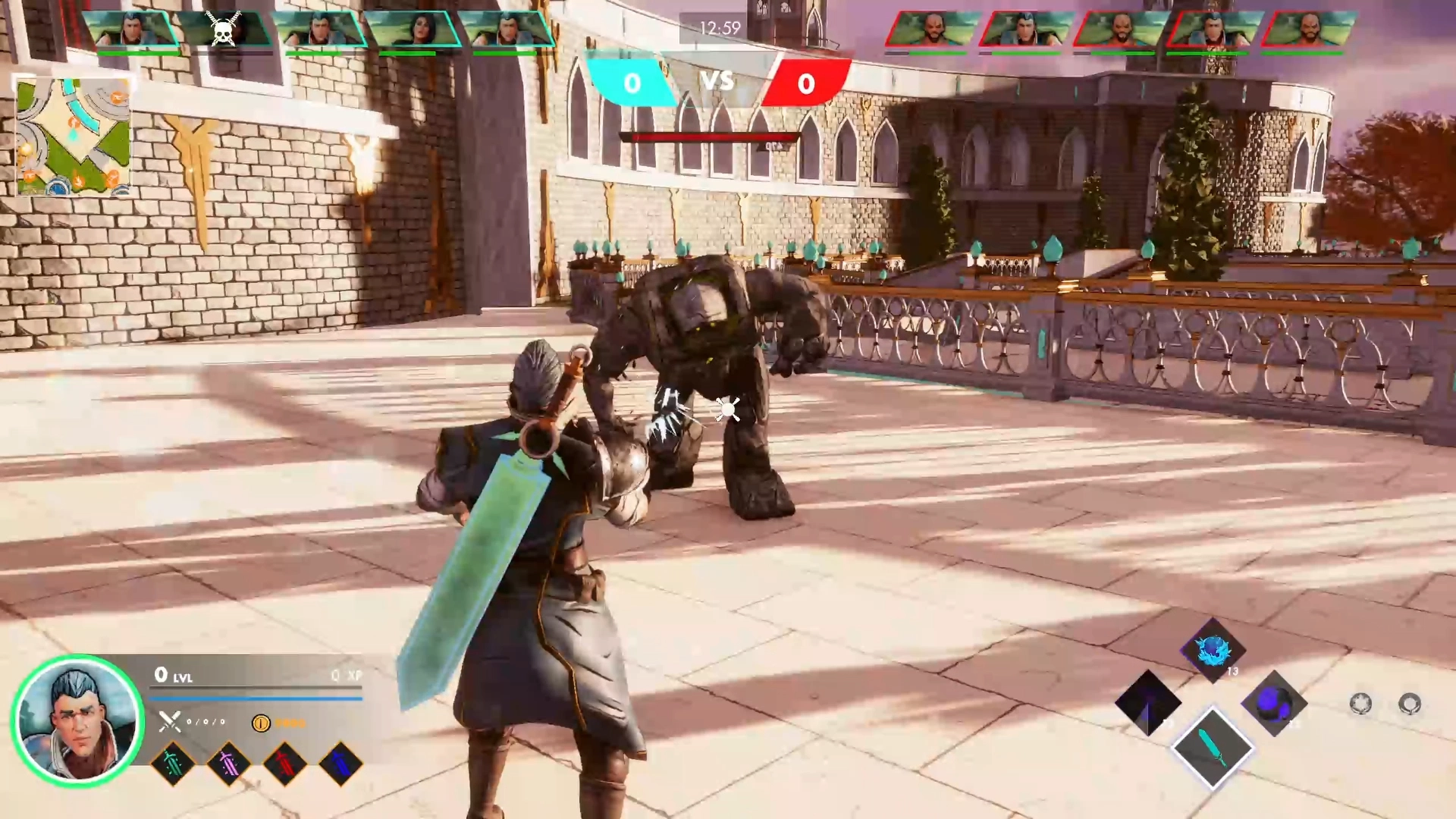Select the female teammate portrait
Image resolution: width=1456 pixels, height=819 pixels.
click(x=414, y=29)
